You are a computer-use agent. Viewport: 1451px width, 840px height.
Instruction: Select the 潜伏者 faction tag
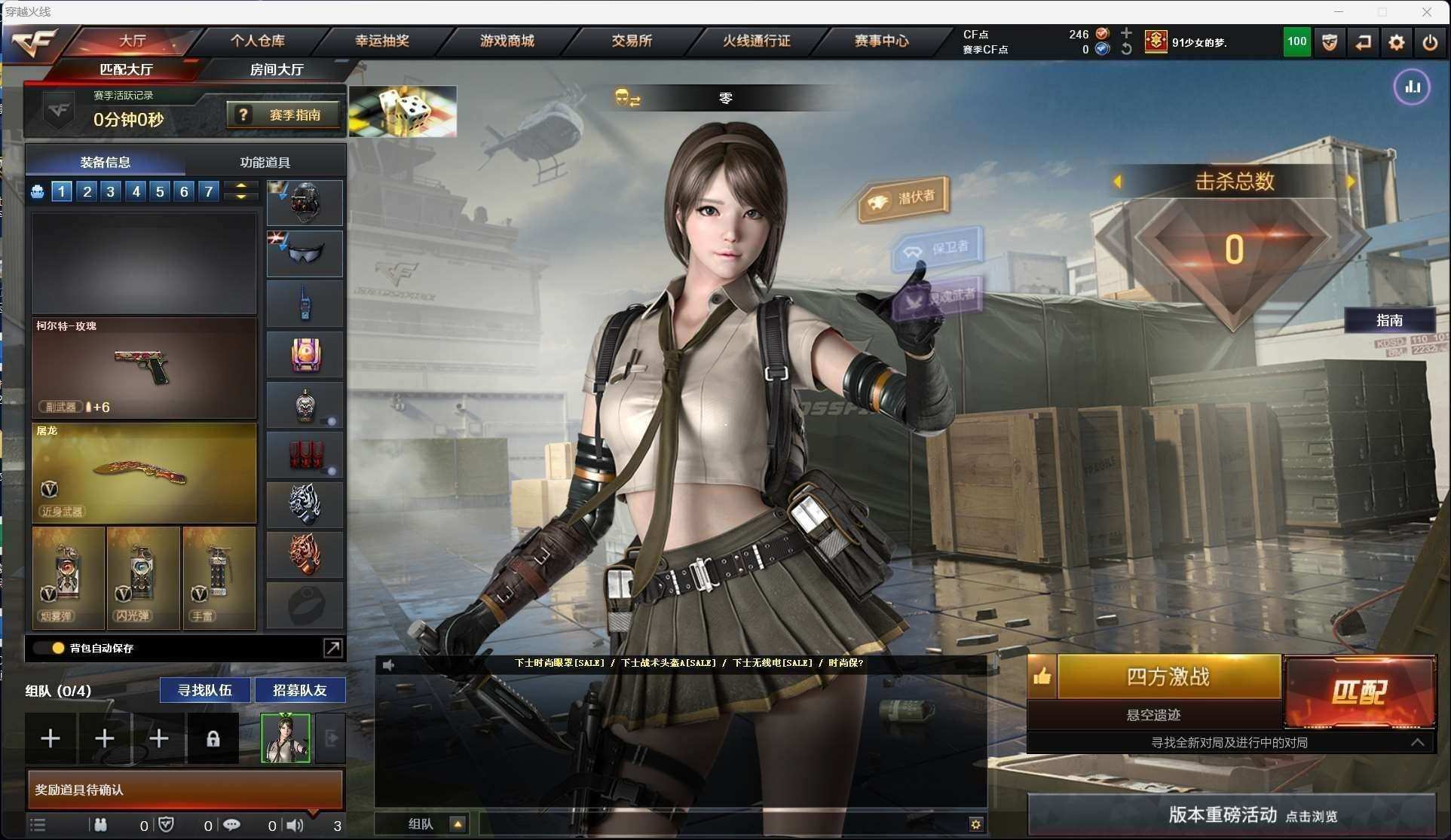click(904, 198)
